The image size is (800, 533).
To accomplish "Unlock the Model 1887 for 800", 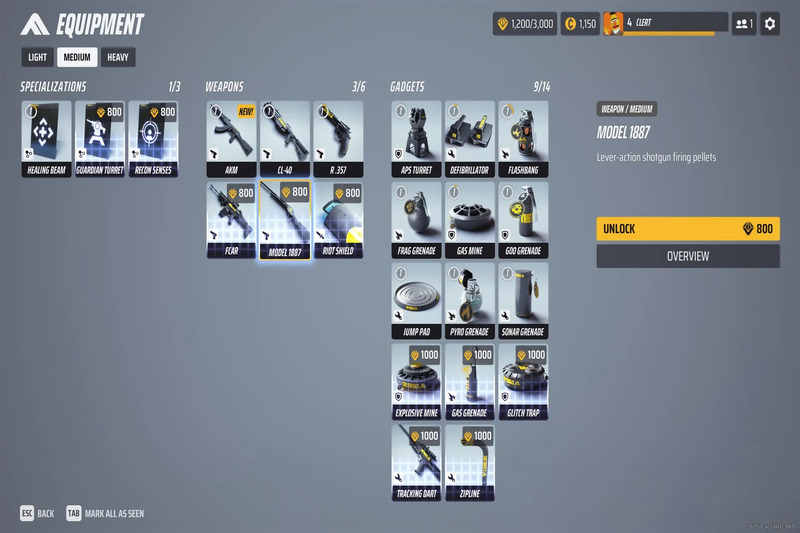I will coord(687,229).
